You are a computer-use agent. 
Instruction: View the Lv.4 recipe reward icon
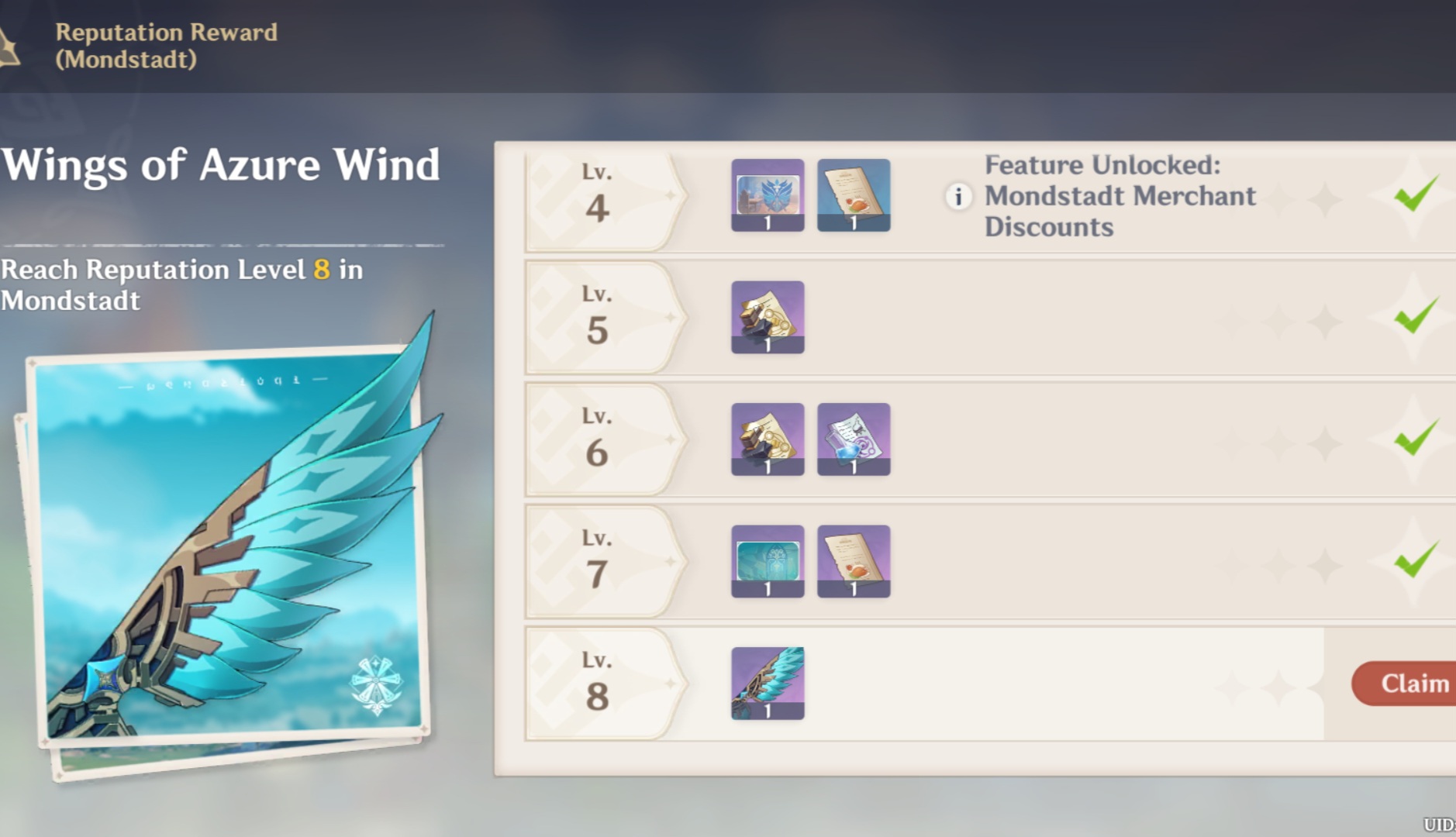[x=853, y=196]
